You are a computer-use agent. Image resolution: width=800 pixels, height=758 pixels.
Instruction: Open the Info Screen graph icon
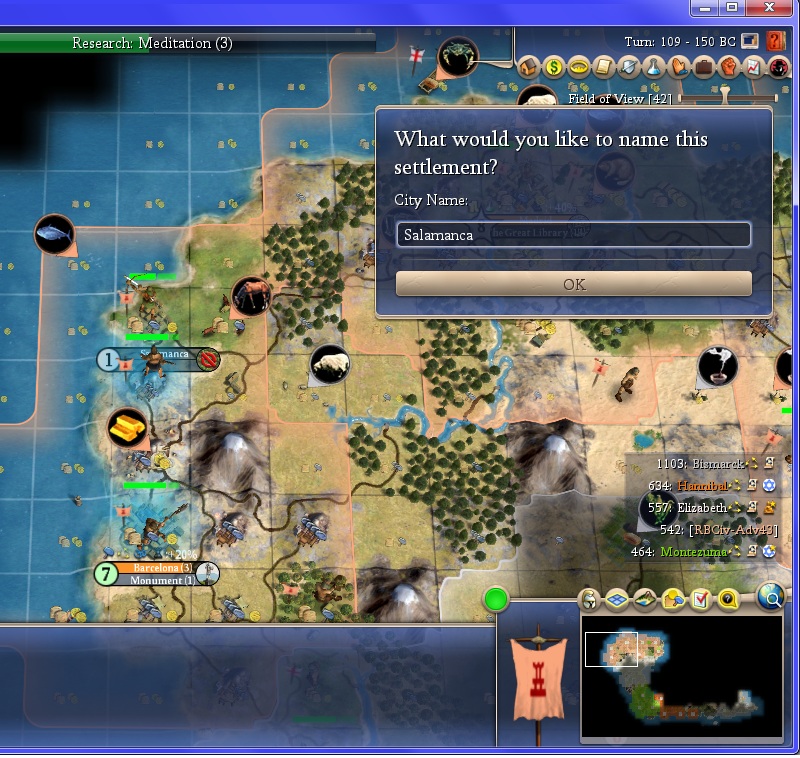pyautogui.click(x=752, y=68)
